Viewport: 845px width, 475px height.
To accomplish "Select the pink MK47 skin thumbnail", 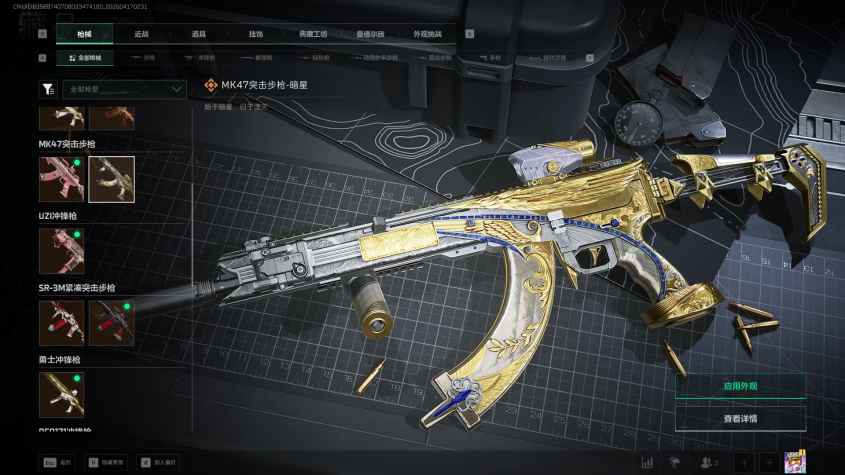I will coord(62,179).
